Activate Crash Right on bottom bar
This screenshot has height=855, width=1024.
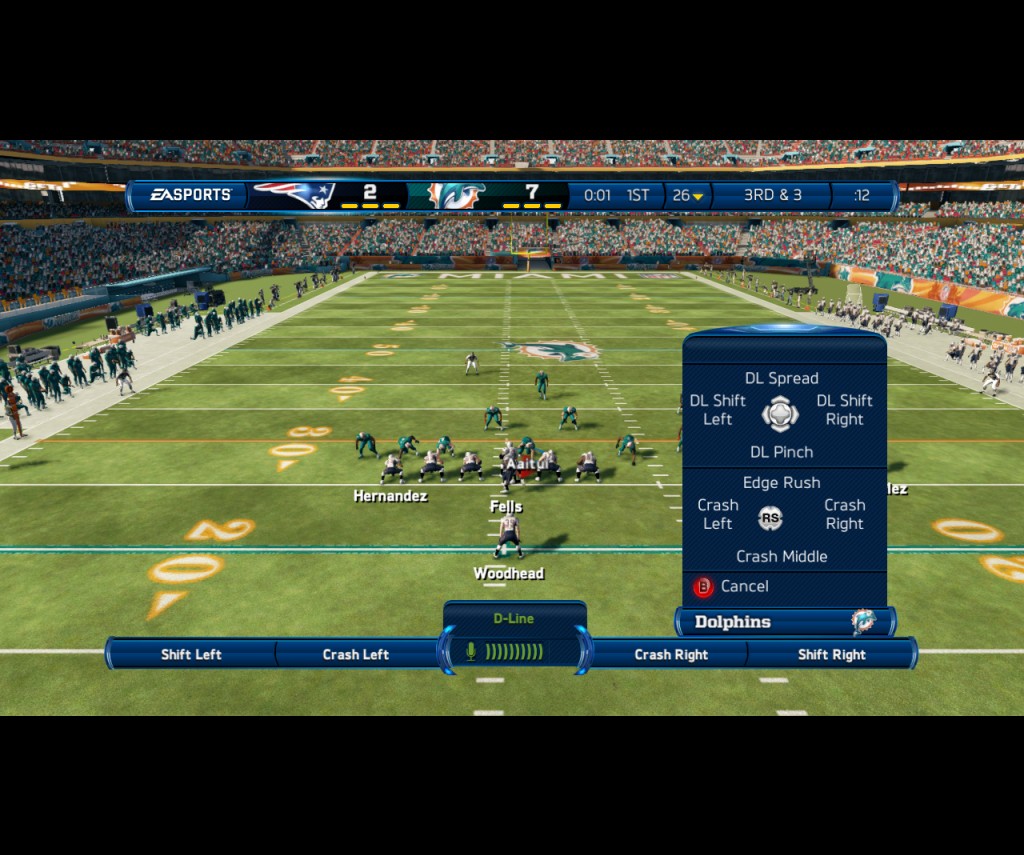point(671,655)
